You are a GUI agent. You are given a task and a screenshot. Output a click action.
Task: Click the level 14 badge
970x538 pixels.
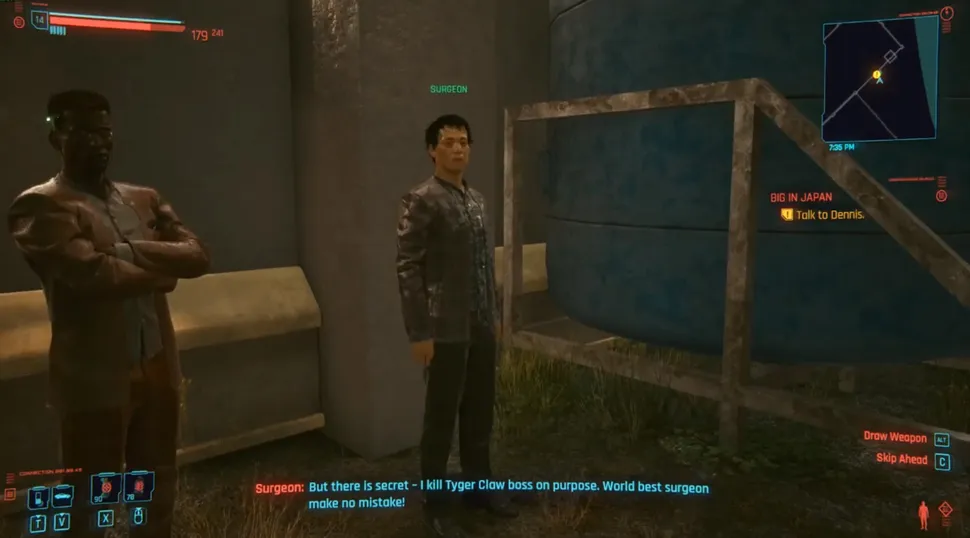click(39, 18)
